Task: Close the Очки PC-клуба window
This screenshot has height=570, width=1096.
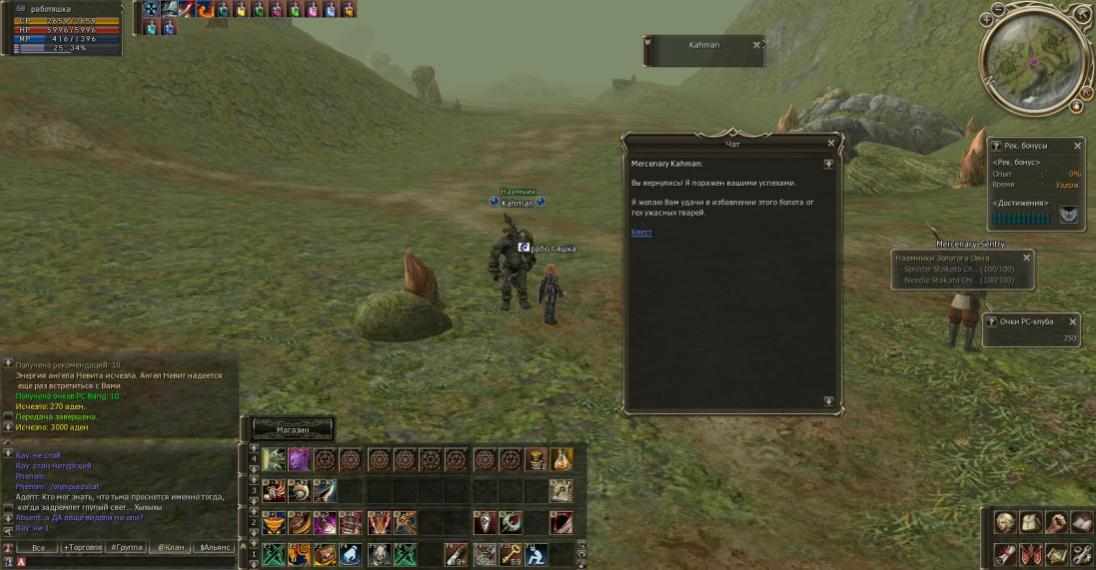Action: (1073, 322)
